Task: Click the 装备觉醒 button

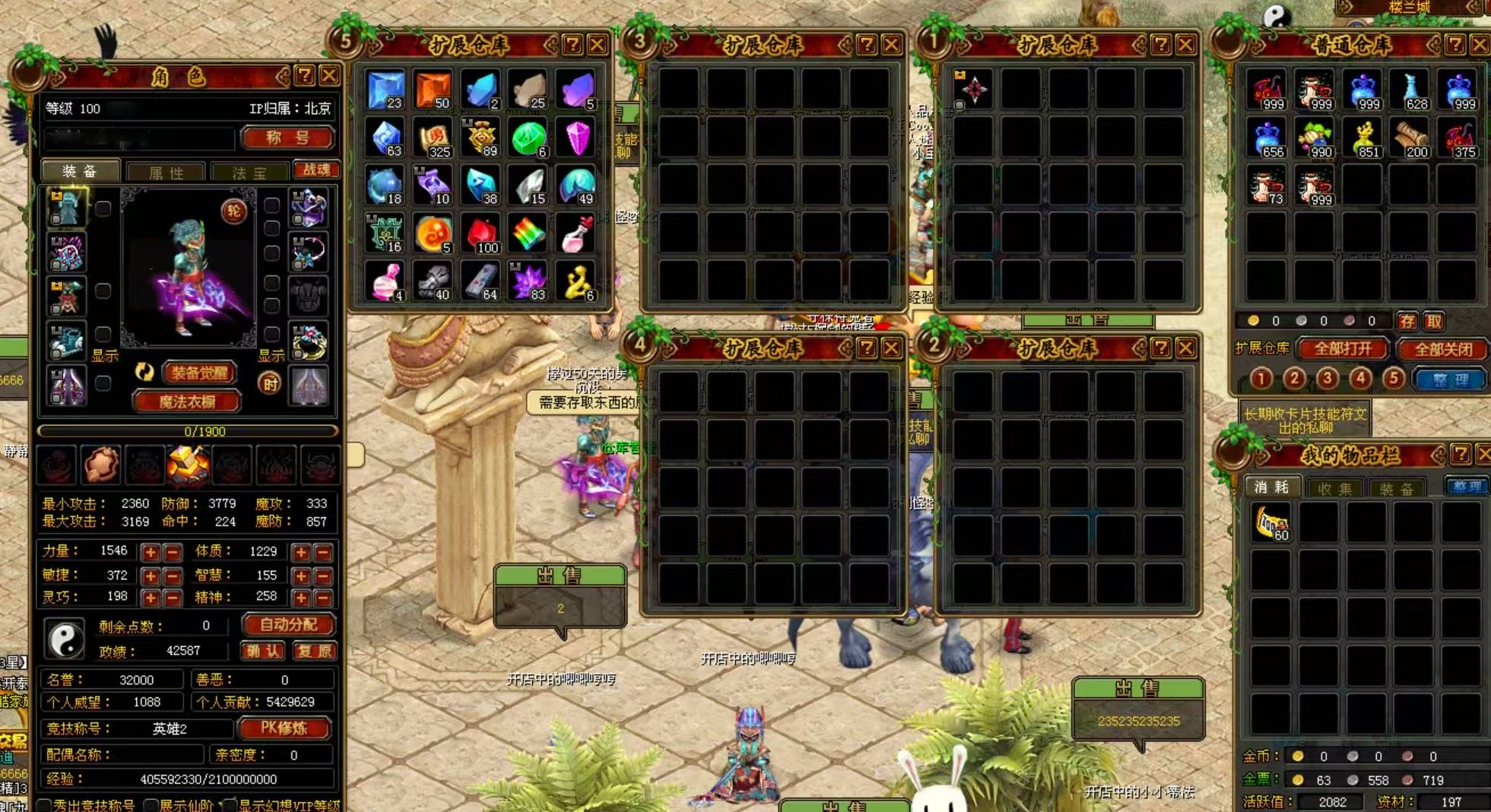Action: coord(199,373)
